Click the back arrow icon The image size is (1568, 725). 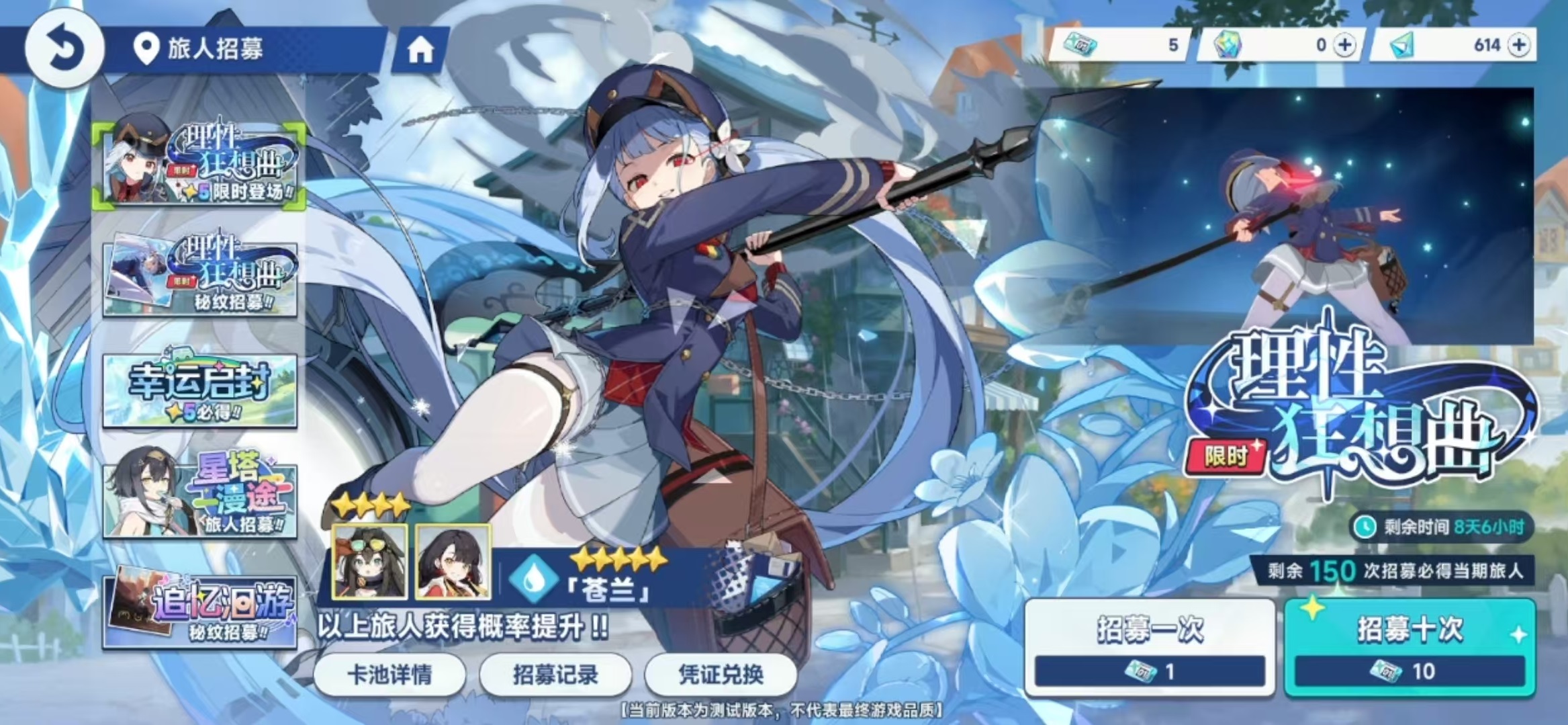(x=64, y=45)
